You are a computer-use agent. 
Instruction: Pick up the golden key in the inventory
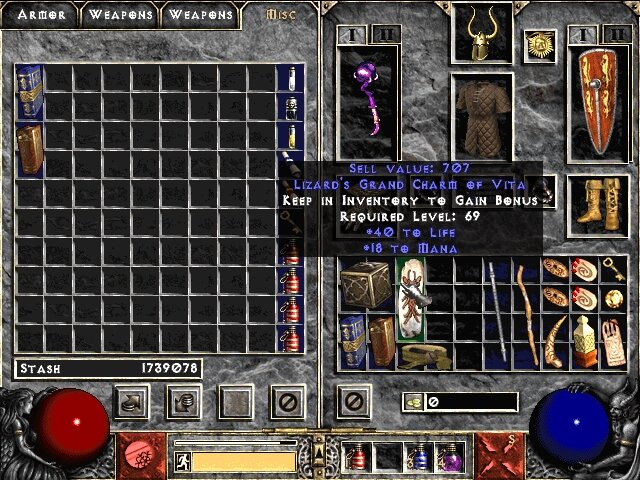tap(612, 268)
